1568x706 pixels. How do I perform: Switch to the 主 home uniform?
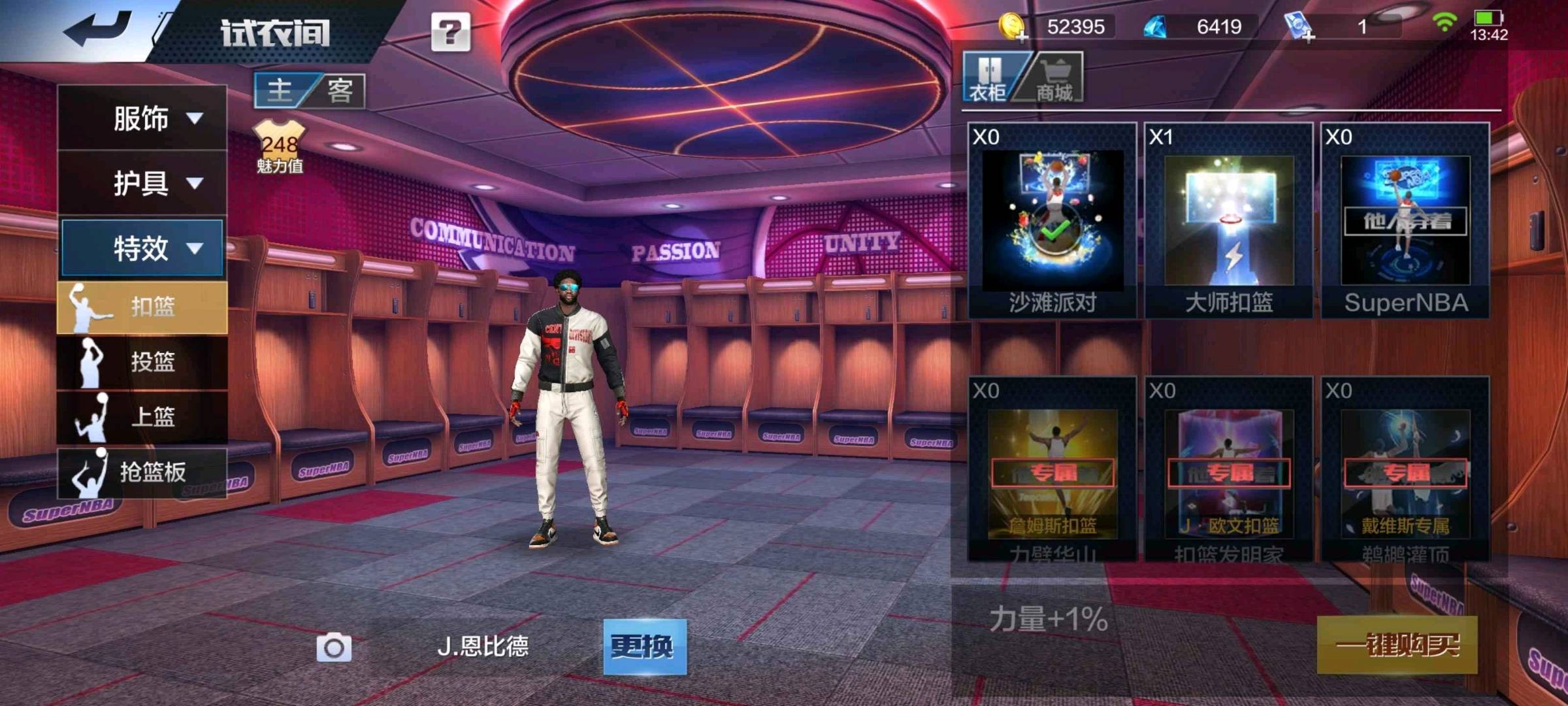(x=281, y=90)
